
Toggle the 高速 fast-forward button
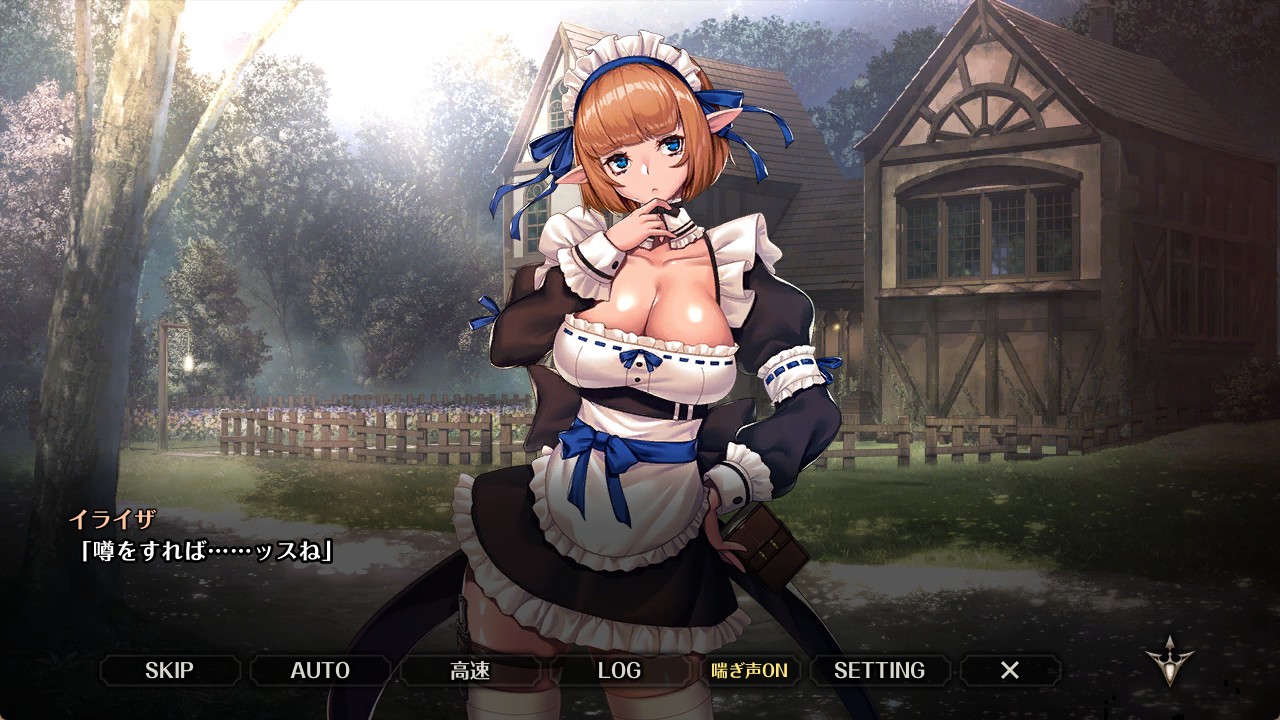(x=470, y=670)
